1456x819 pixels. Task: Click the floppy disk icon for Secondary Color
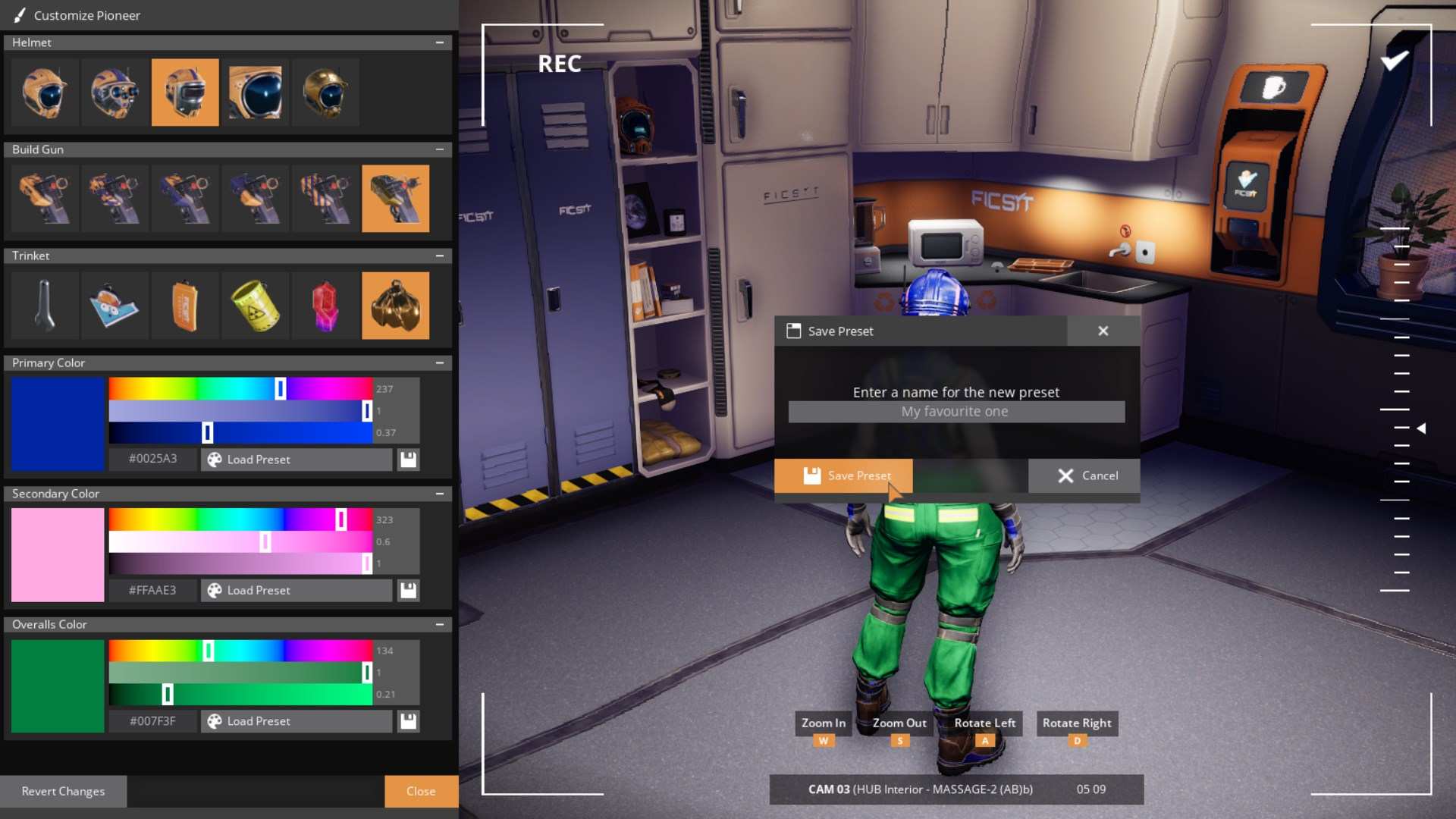[x=408, y=590]
